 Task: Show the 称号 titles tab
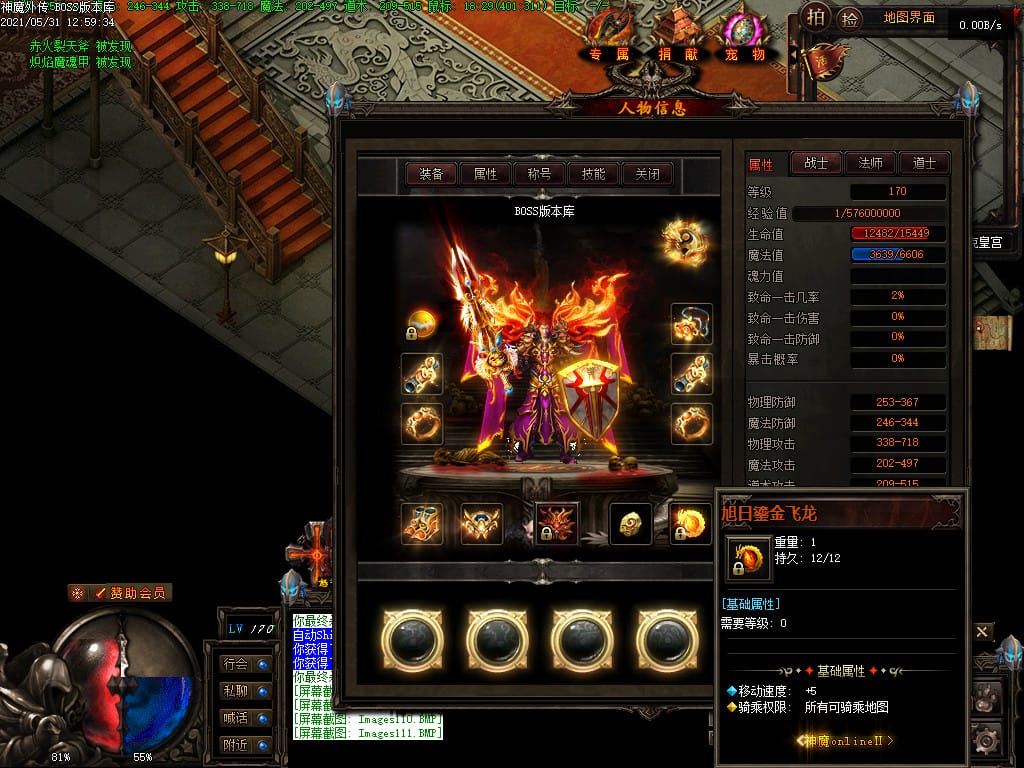539,174
